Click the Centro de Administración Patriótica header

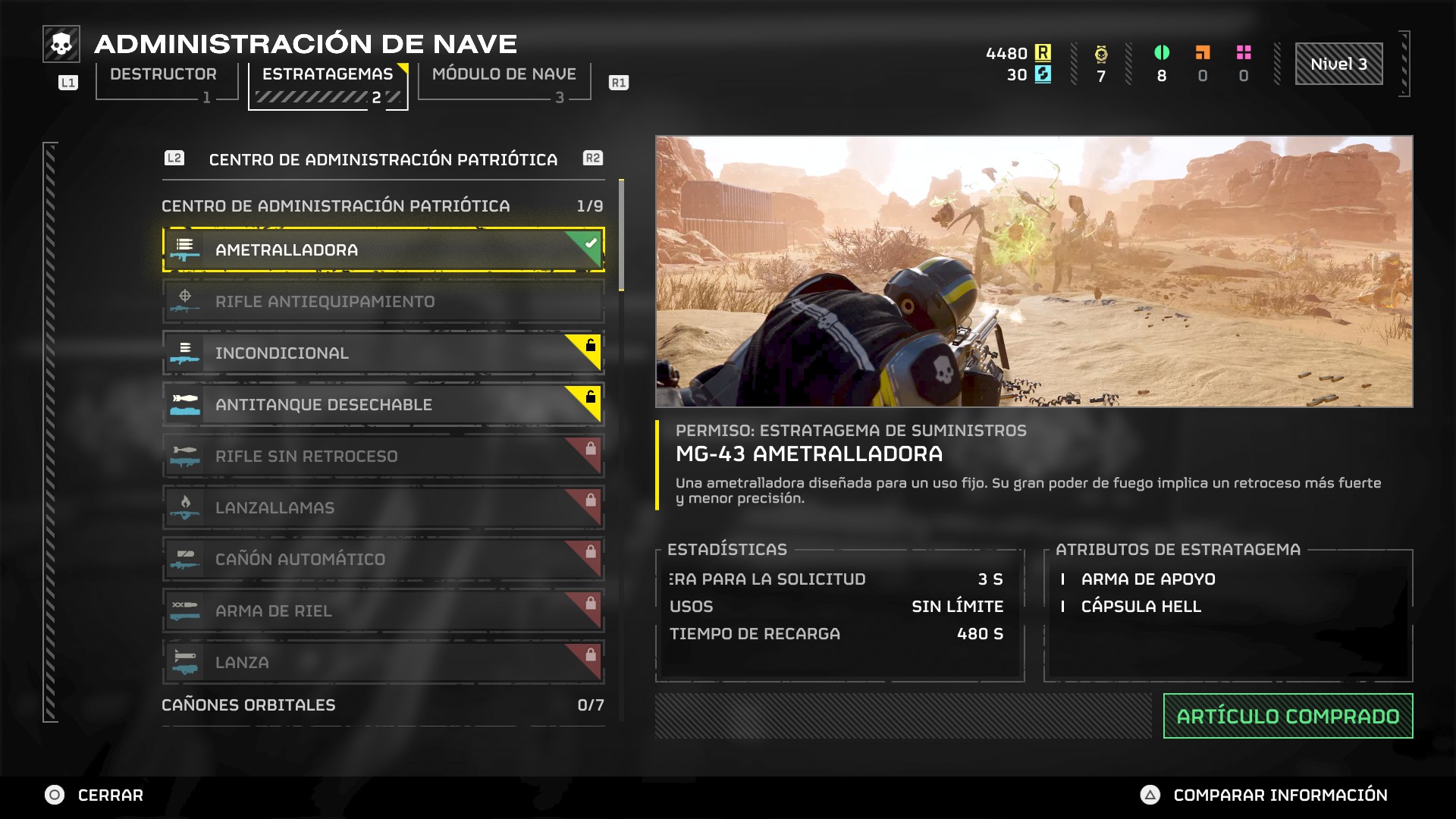(x=383, y=159)
